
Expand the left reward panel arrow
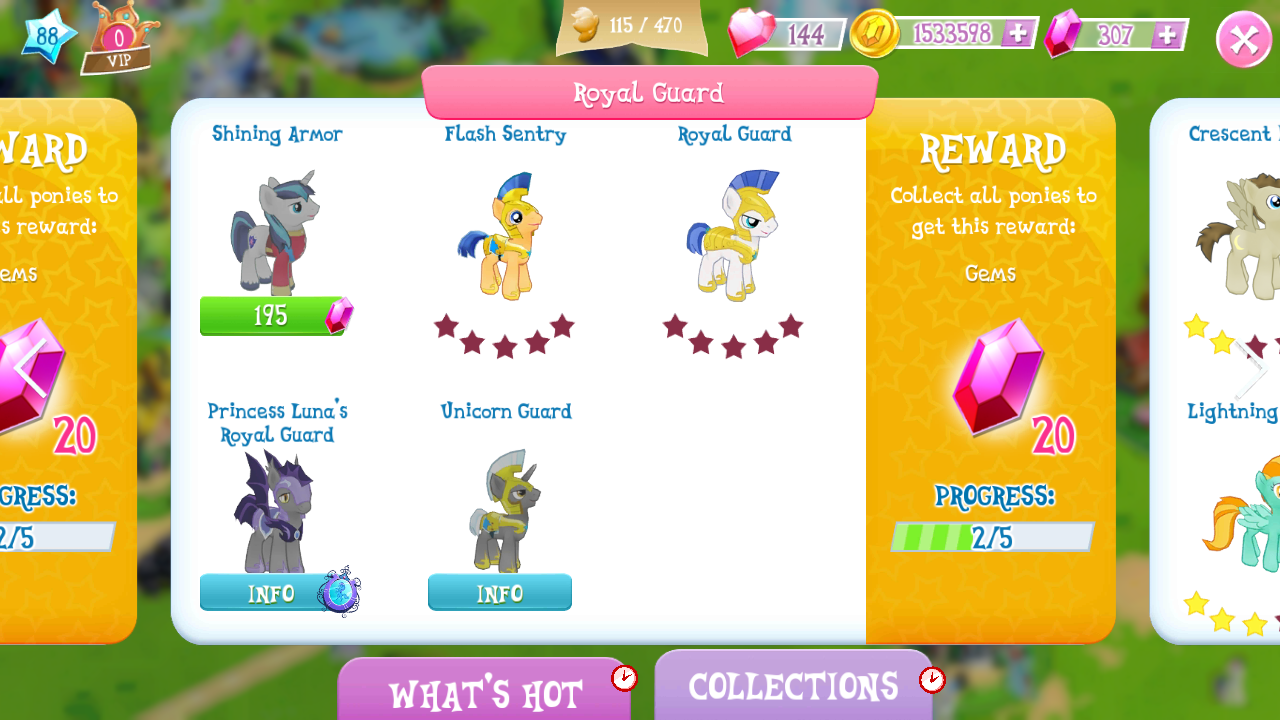30,366
